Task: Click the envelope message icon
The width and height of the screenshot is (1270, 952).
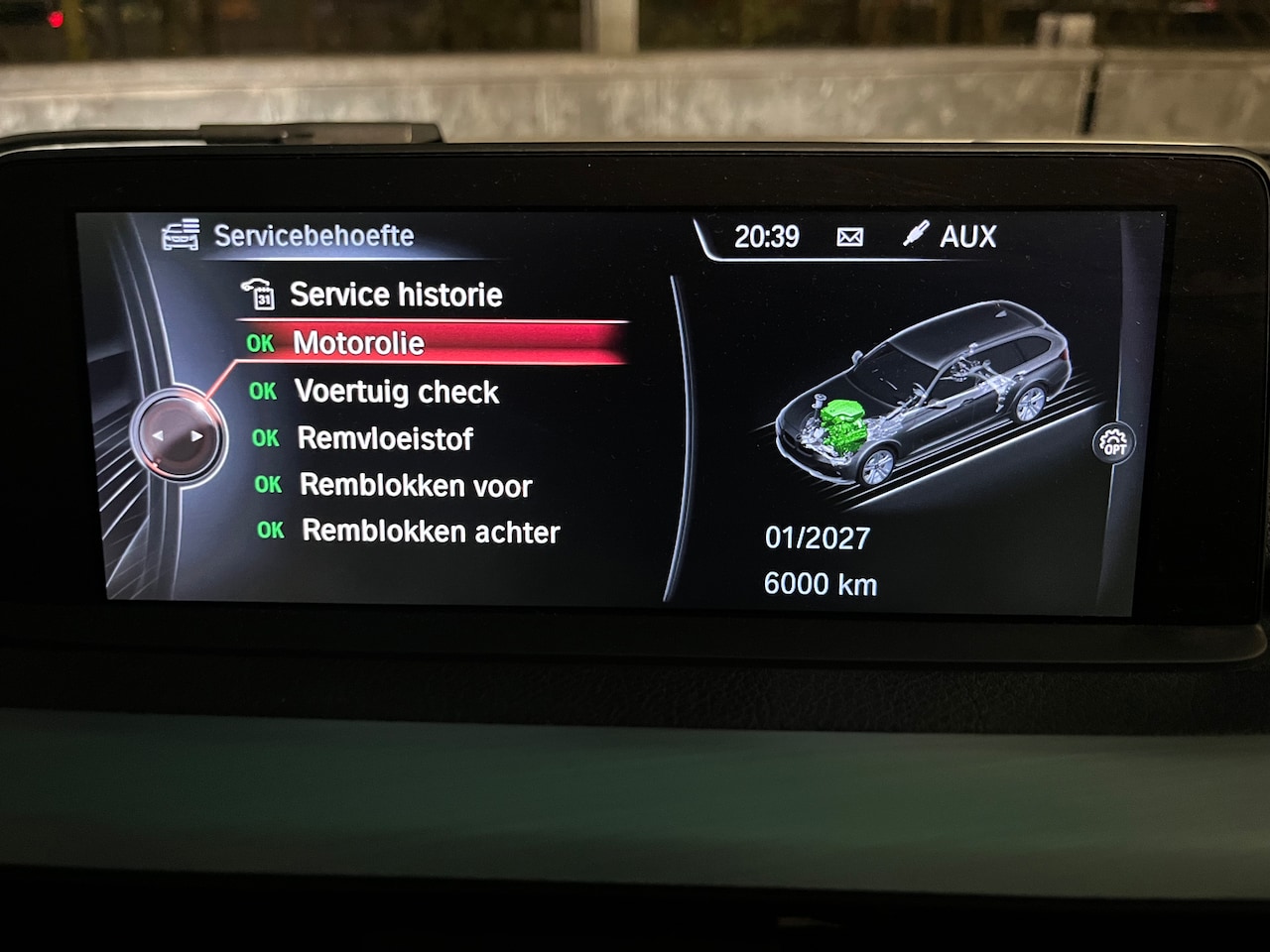Action: 850,237
